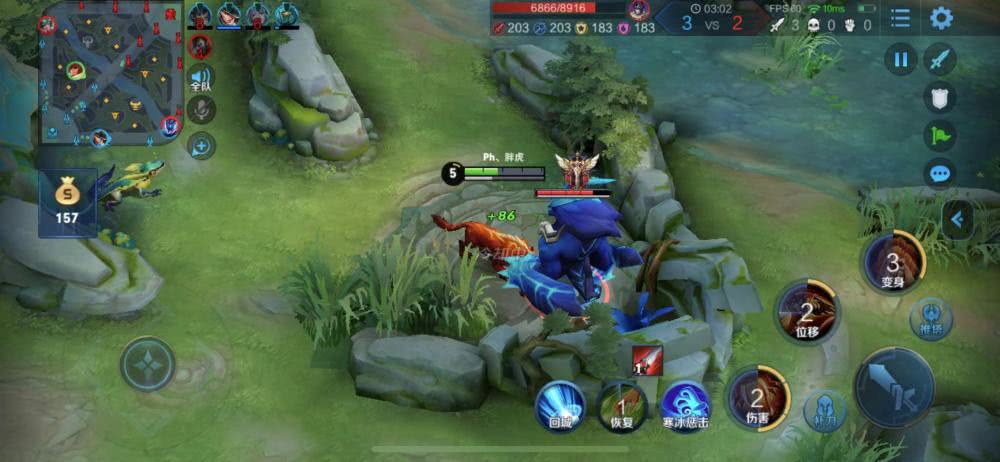The height and width of the screenshot is (462, 1000).
Task: Tap the sword signal icon
Action: [940, 60]
